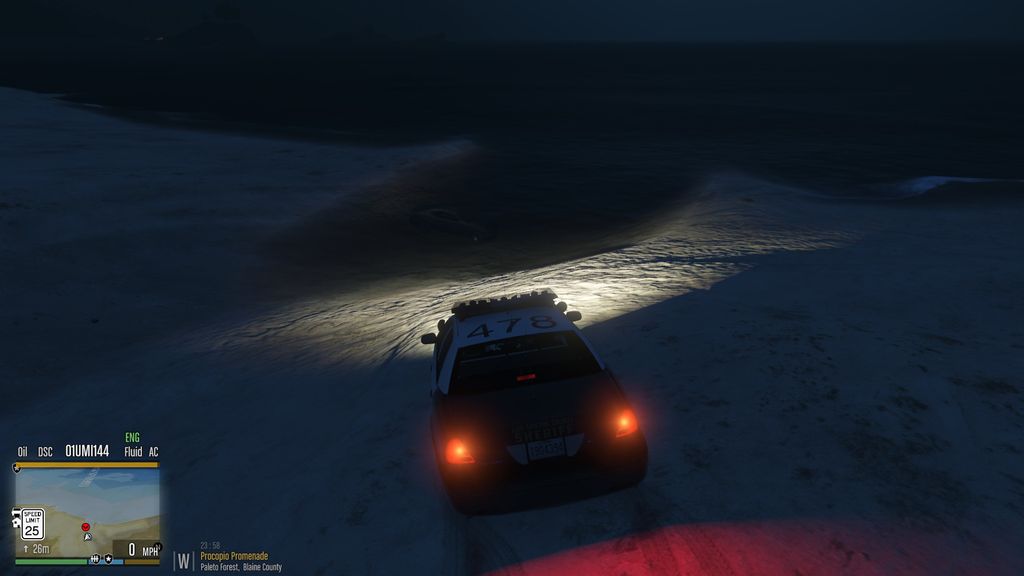Viewport: 1024px width, 576px height.
Task: Click the star icon above the minimap
Action: pos(17,467)
